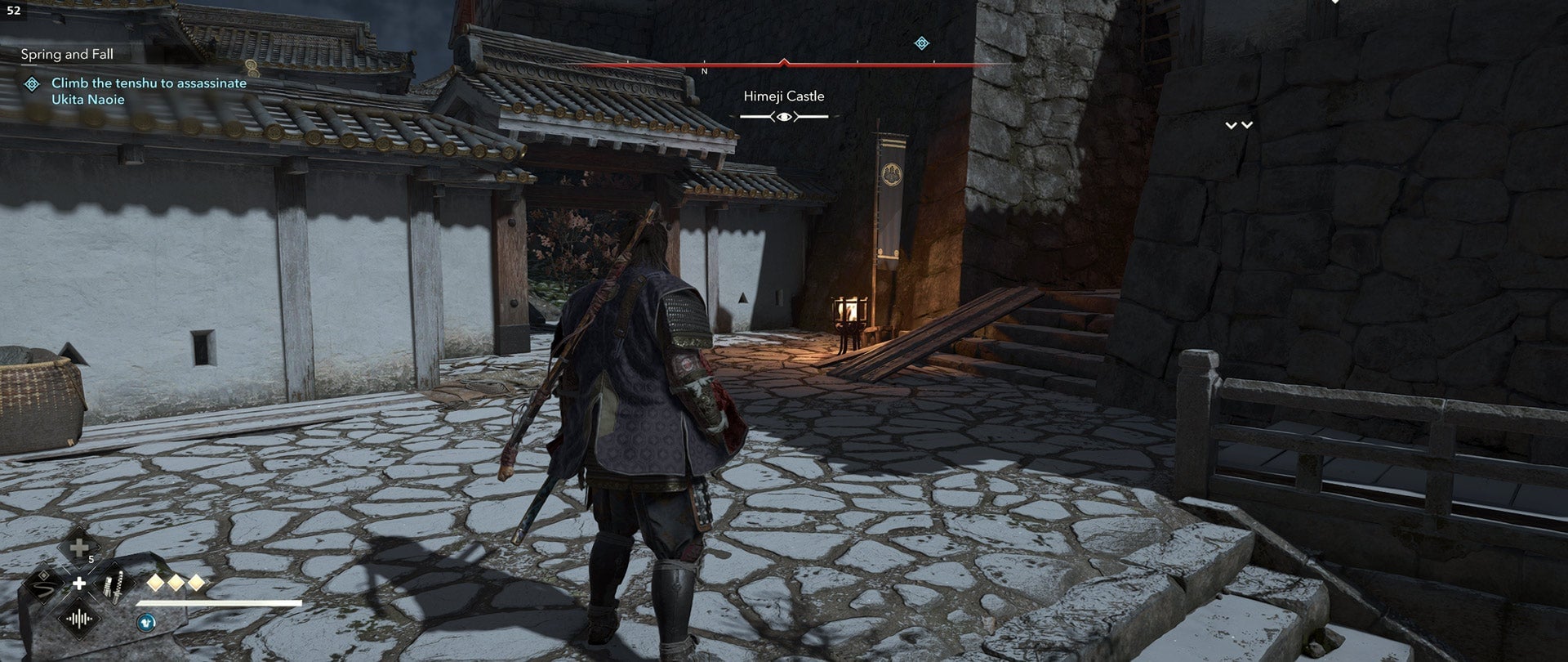The image size is (1568, 662).
Task: Click the rations count badge showing 5
Action: [x=91, y=558]
